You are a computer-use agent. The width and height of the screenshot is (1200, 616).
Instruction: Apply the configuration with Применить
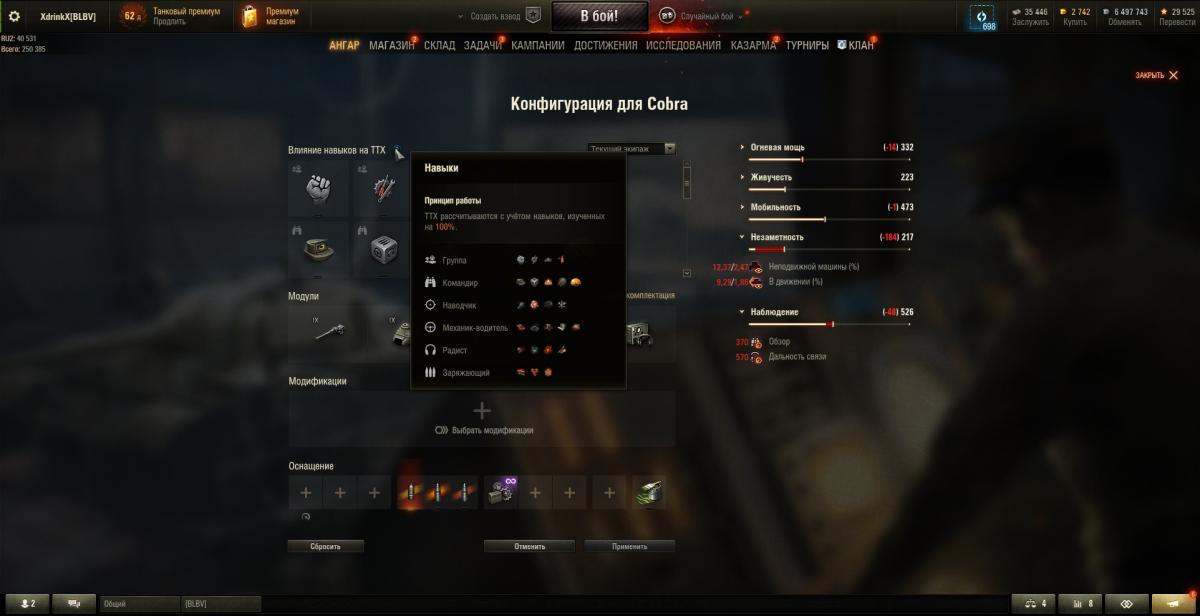tap(630, 547)
